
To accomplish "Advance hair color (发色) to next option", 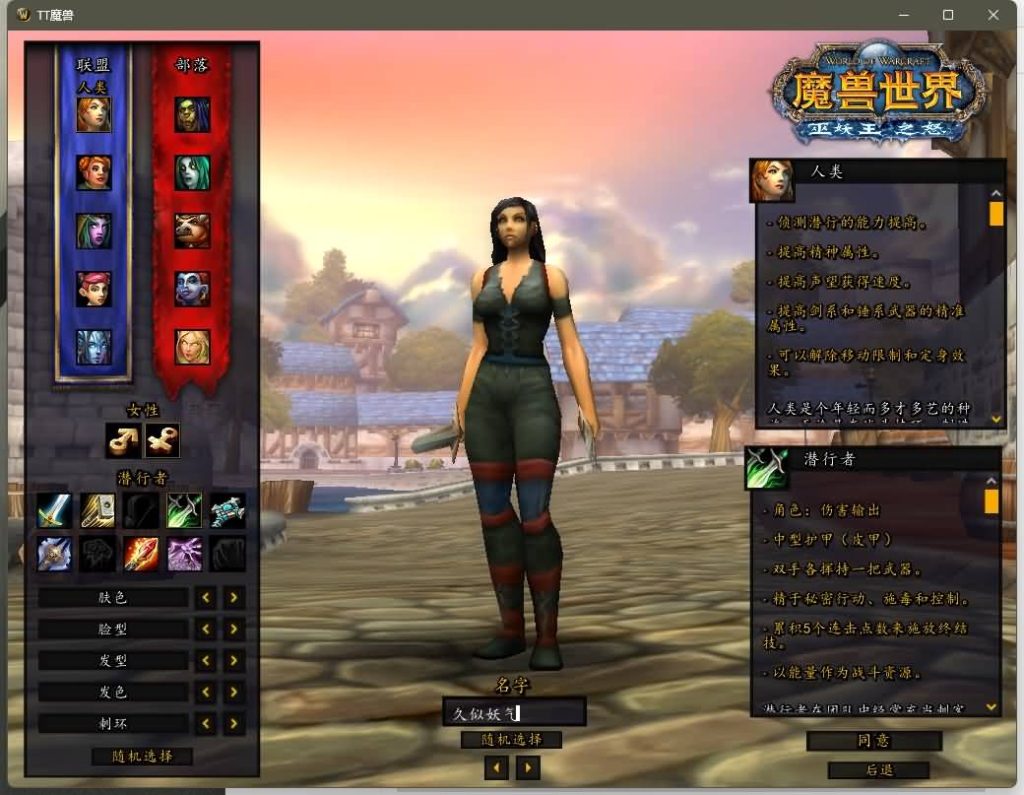I will click(x=233, y=692).
